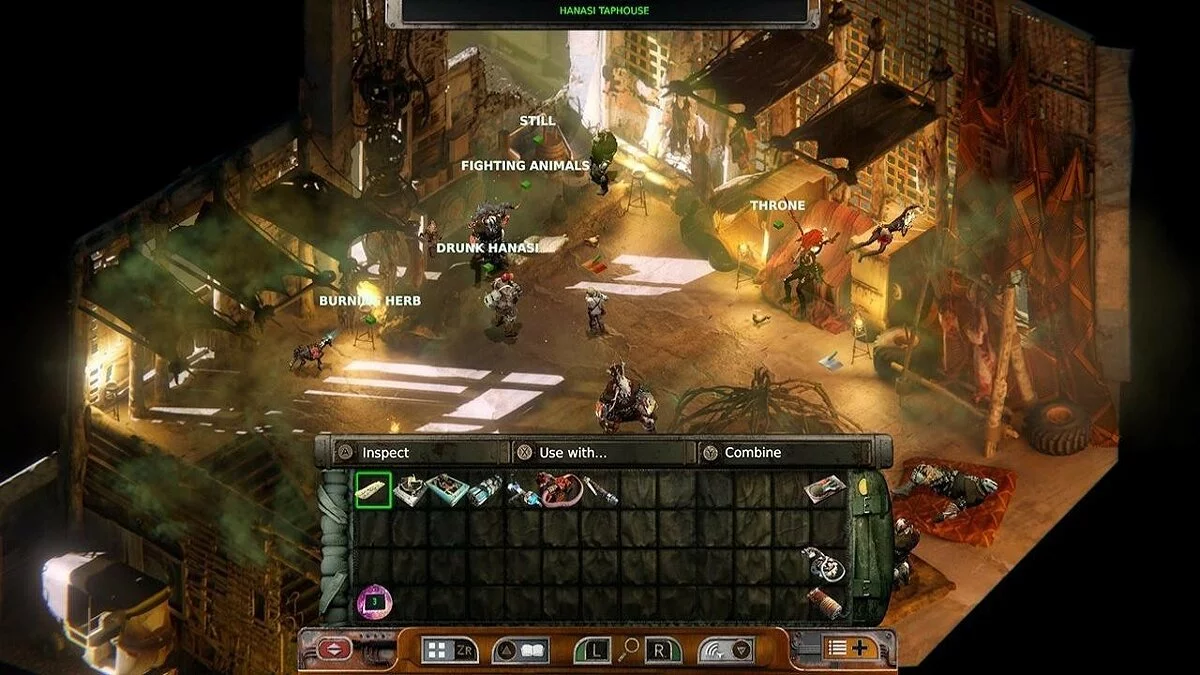
Task: Click the magnifying glass icon
Action: click(629, 649)
